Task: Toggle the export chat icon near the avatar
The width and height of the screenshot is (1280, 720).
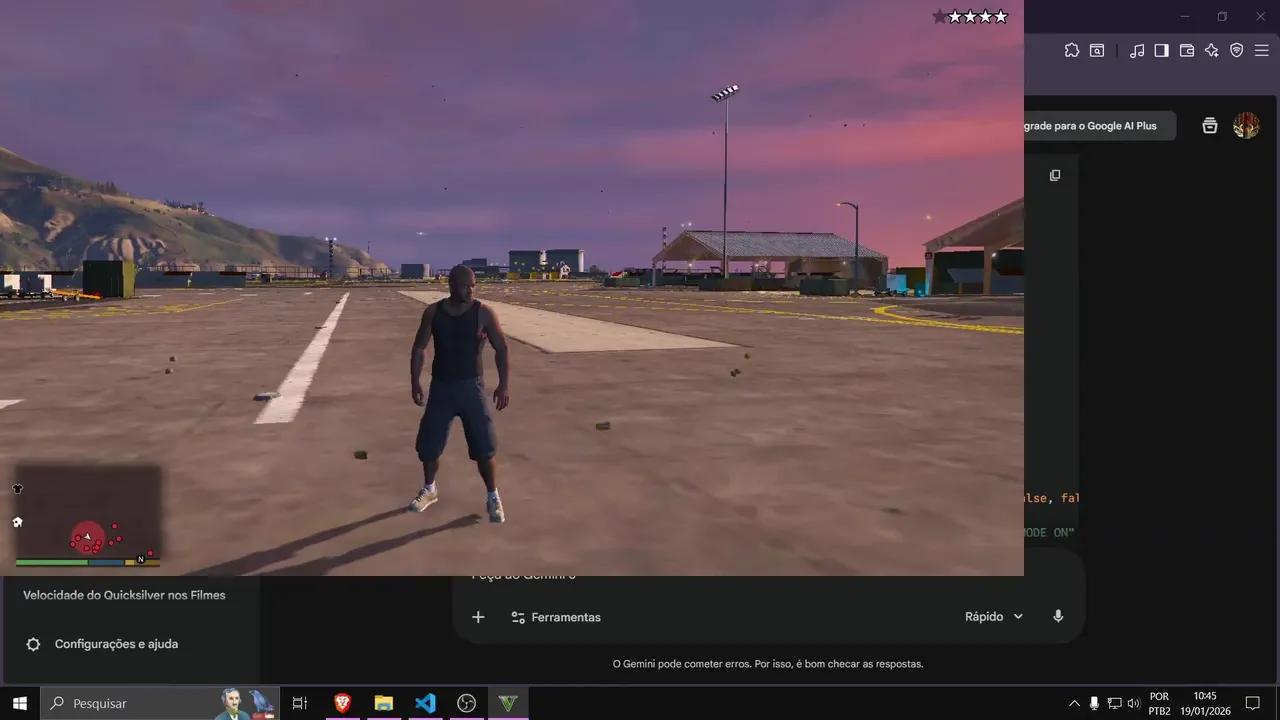Action: pos(1210,125)
